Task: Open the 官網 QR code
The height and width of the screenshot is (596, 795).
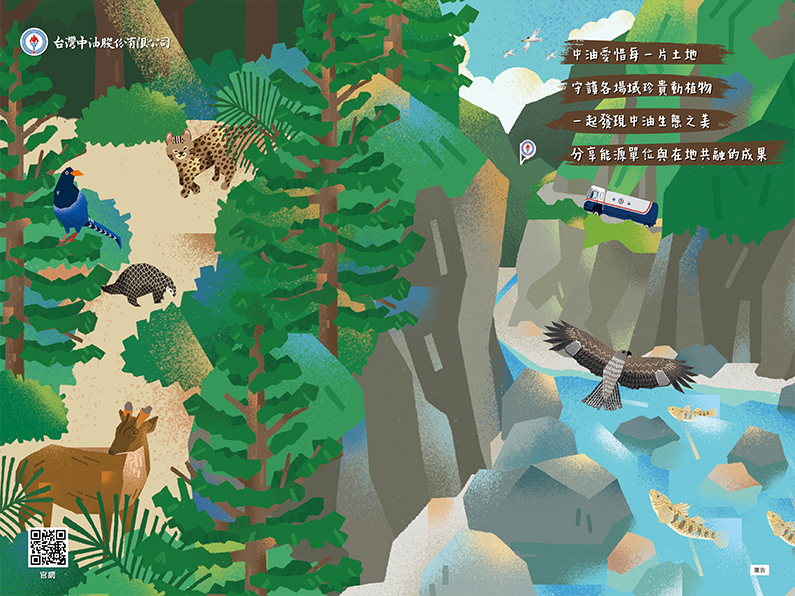Action: point(48,547)
